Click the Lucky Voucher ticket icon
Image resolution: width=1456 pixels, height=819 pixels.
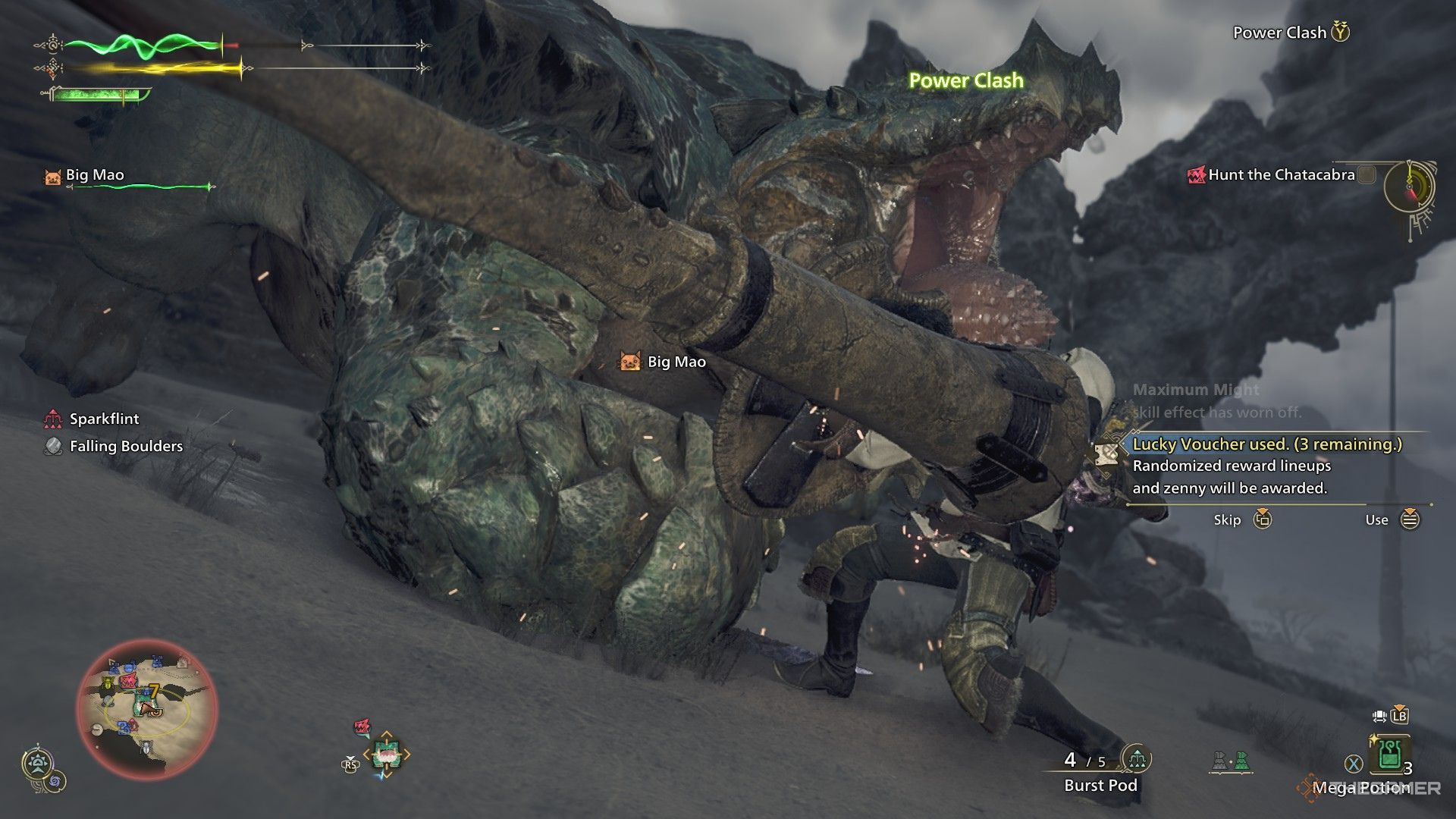[x=1109, y=451]
